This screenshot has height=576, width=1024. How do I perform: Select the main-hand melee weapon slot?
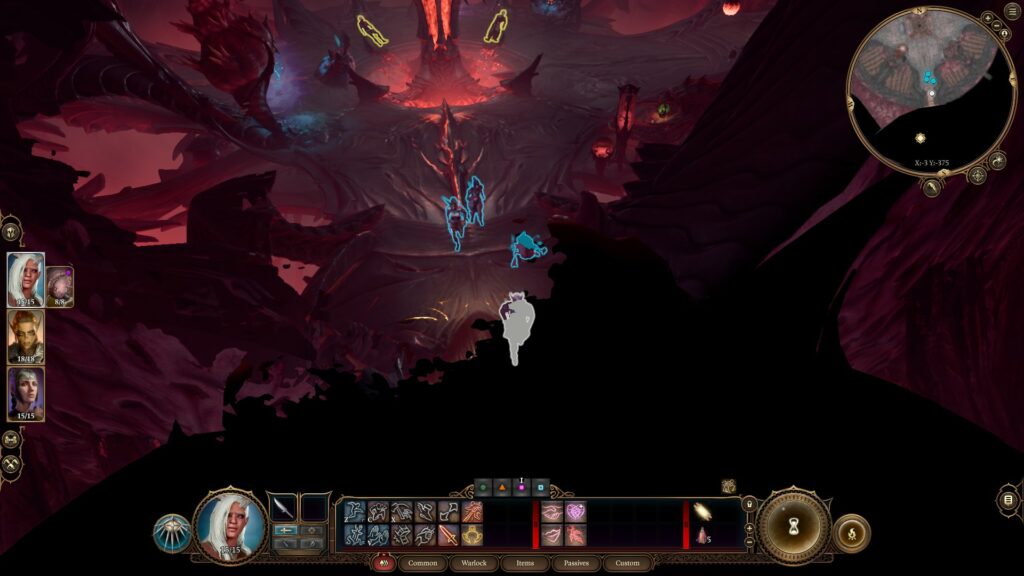pos(283,508)
